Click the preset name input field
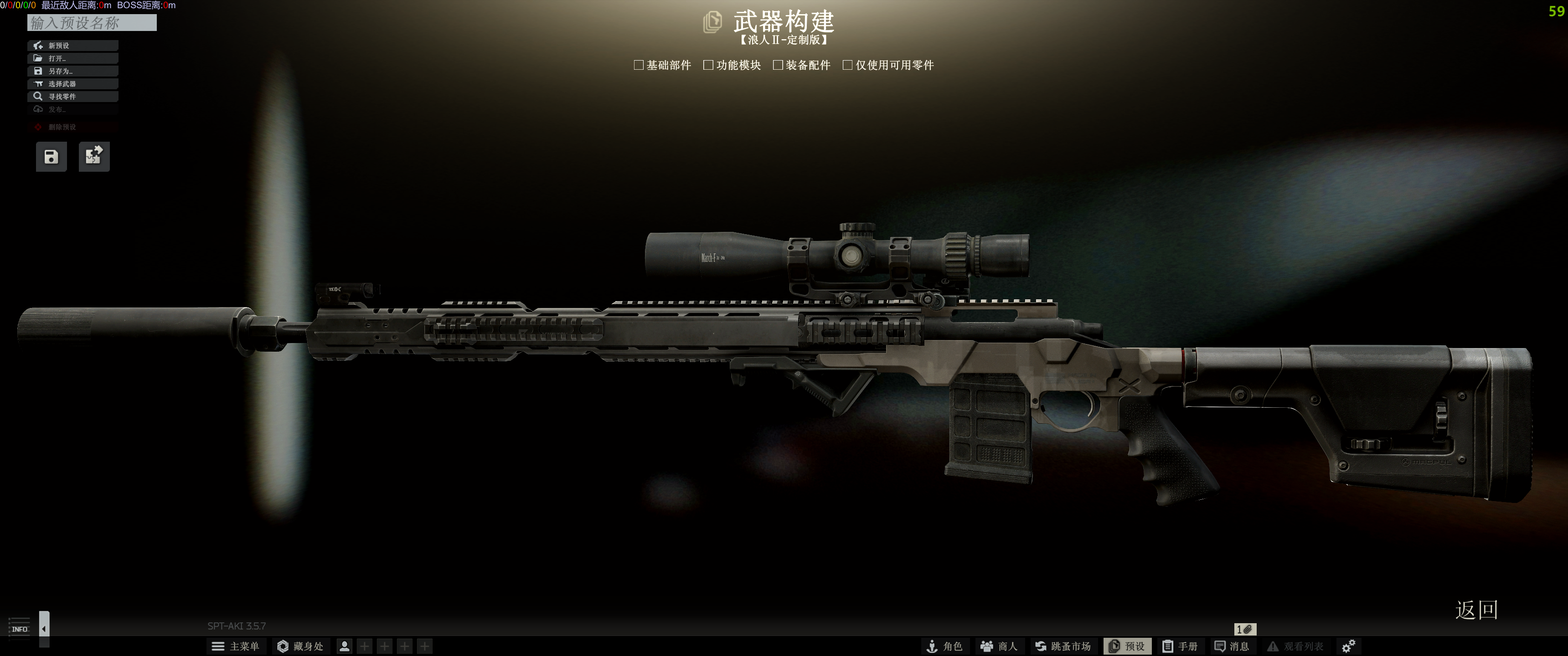1568x656 pixels. point(91,23)
